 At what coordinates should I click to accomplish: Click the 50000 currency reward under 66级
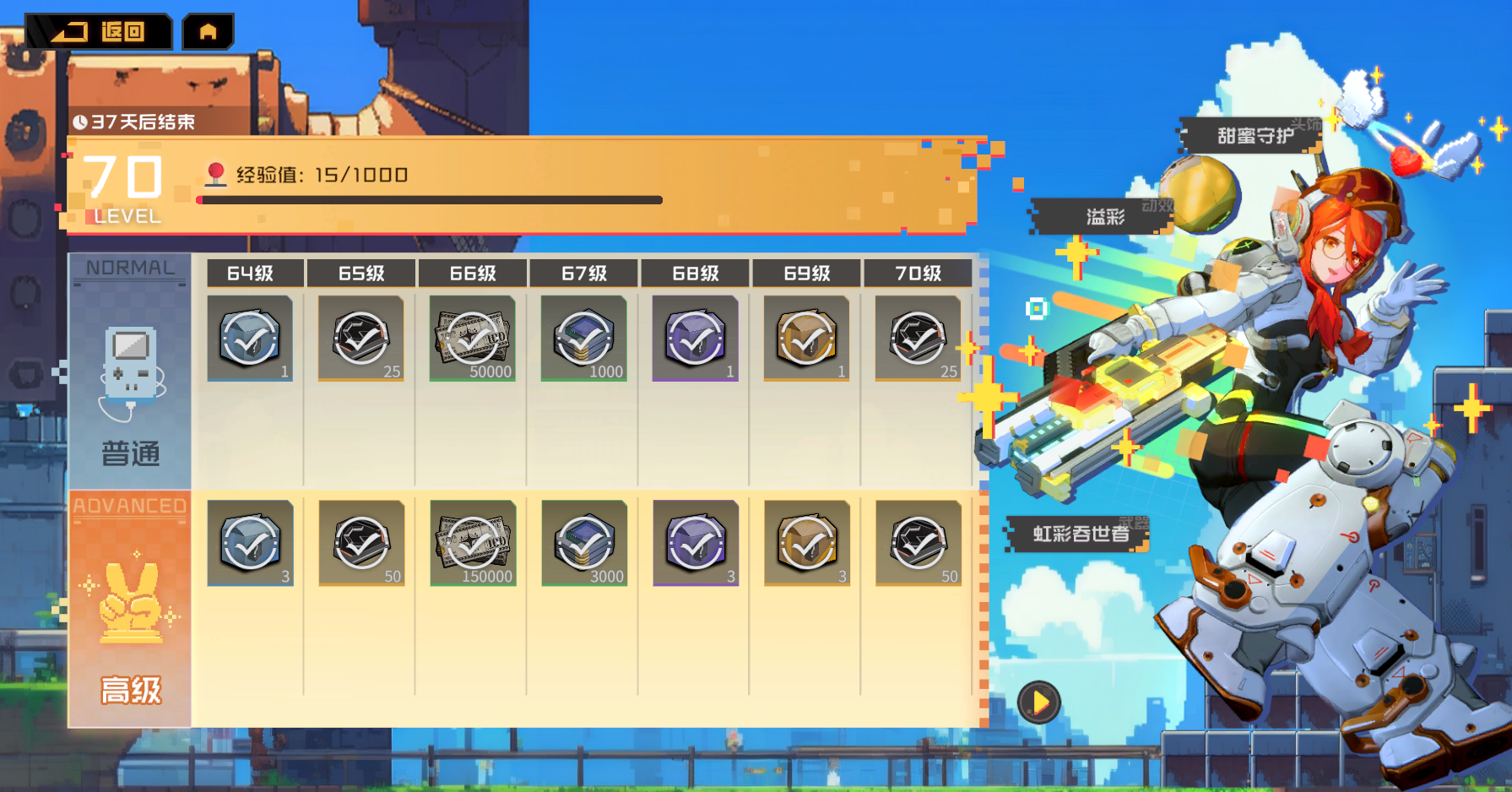tap(473, 339)
